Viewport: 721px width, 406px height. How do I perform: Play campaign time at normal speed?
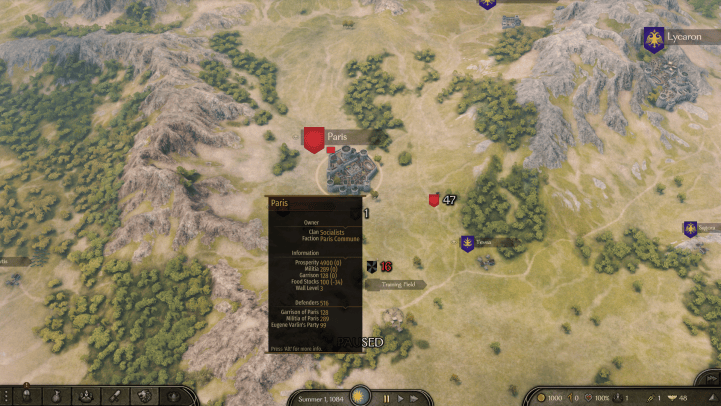pyautogui.click(x=400, y=399)
